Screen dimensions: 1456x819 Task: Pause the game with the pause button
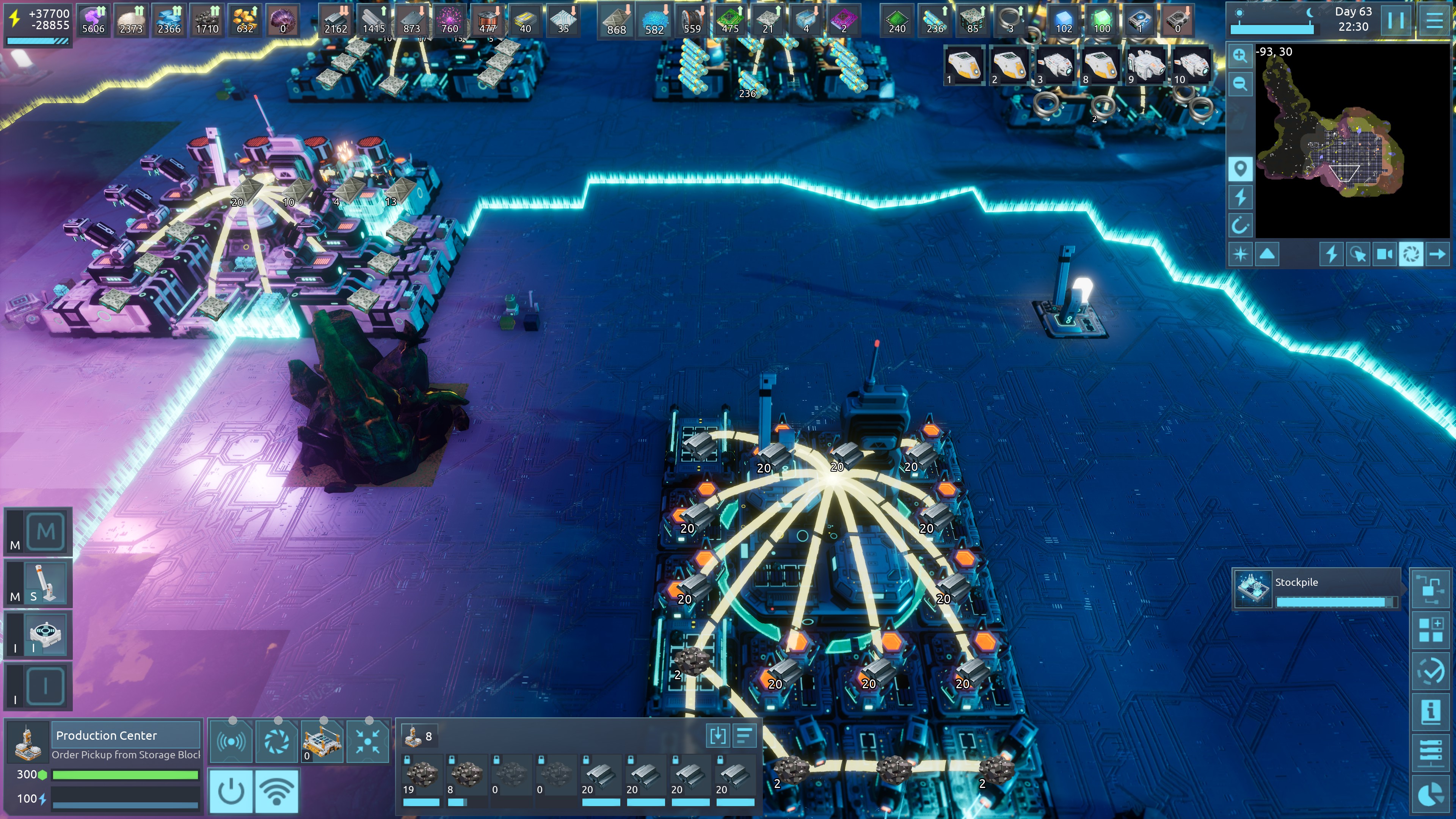pos(1396,20)
